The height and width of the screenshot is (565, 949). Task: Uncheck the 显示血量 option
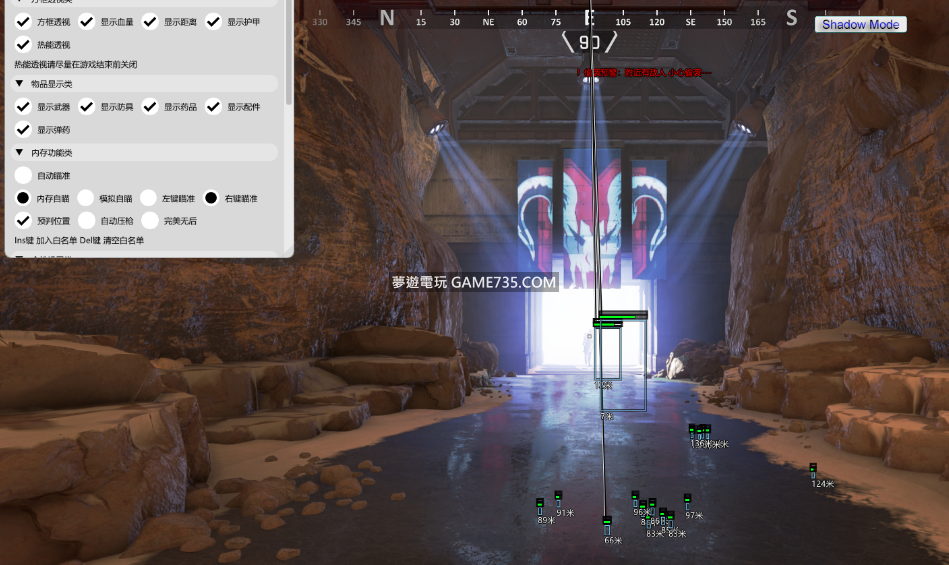[86, 21]
